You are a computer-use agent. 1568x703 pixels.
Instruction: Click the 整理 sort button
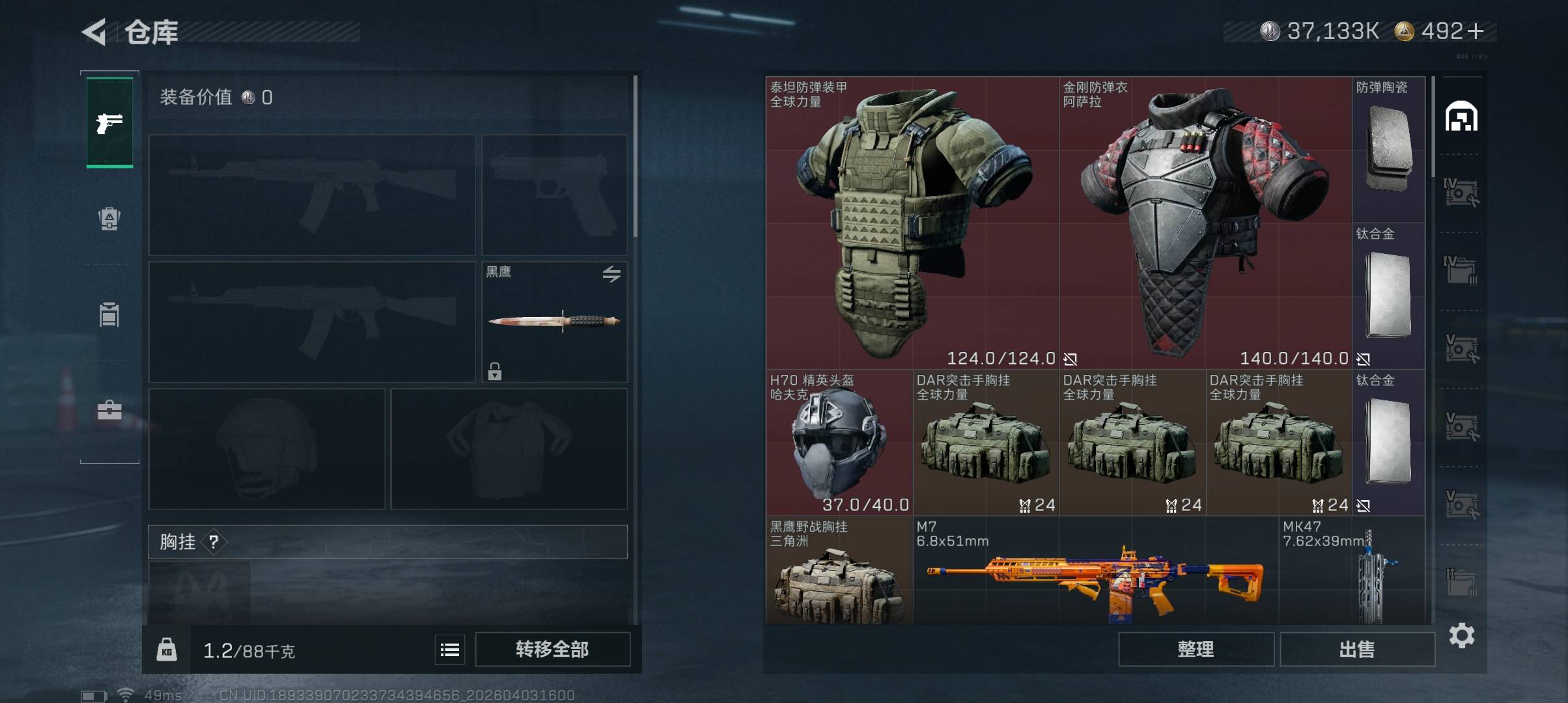click(x=1196, y=649)
